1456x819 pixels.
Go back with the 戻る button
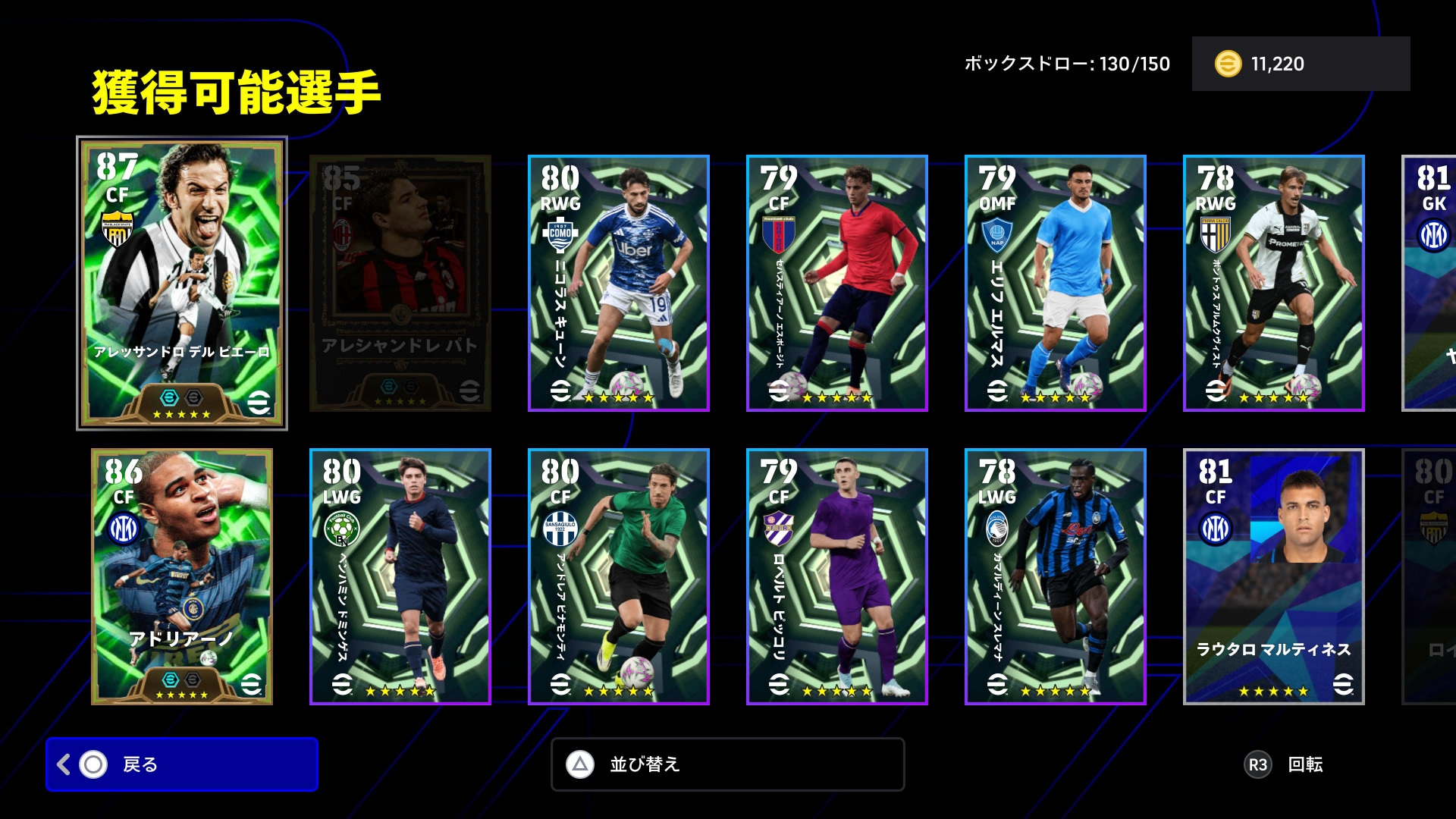coord(182,764)
